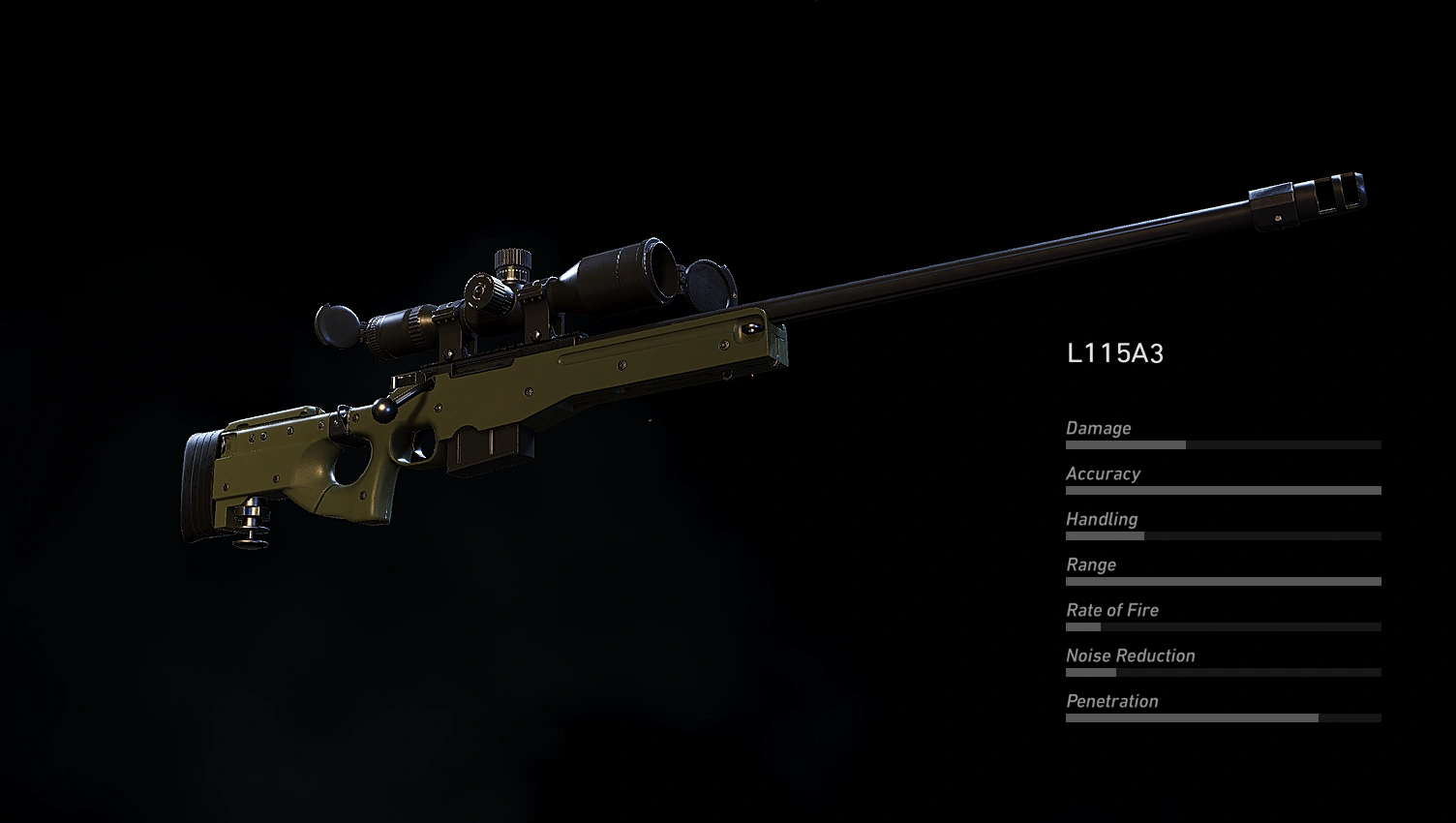Click the Handling stat label

1102,519
